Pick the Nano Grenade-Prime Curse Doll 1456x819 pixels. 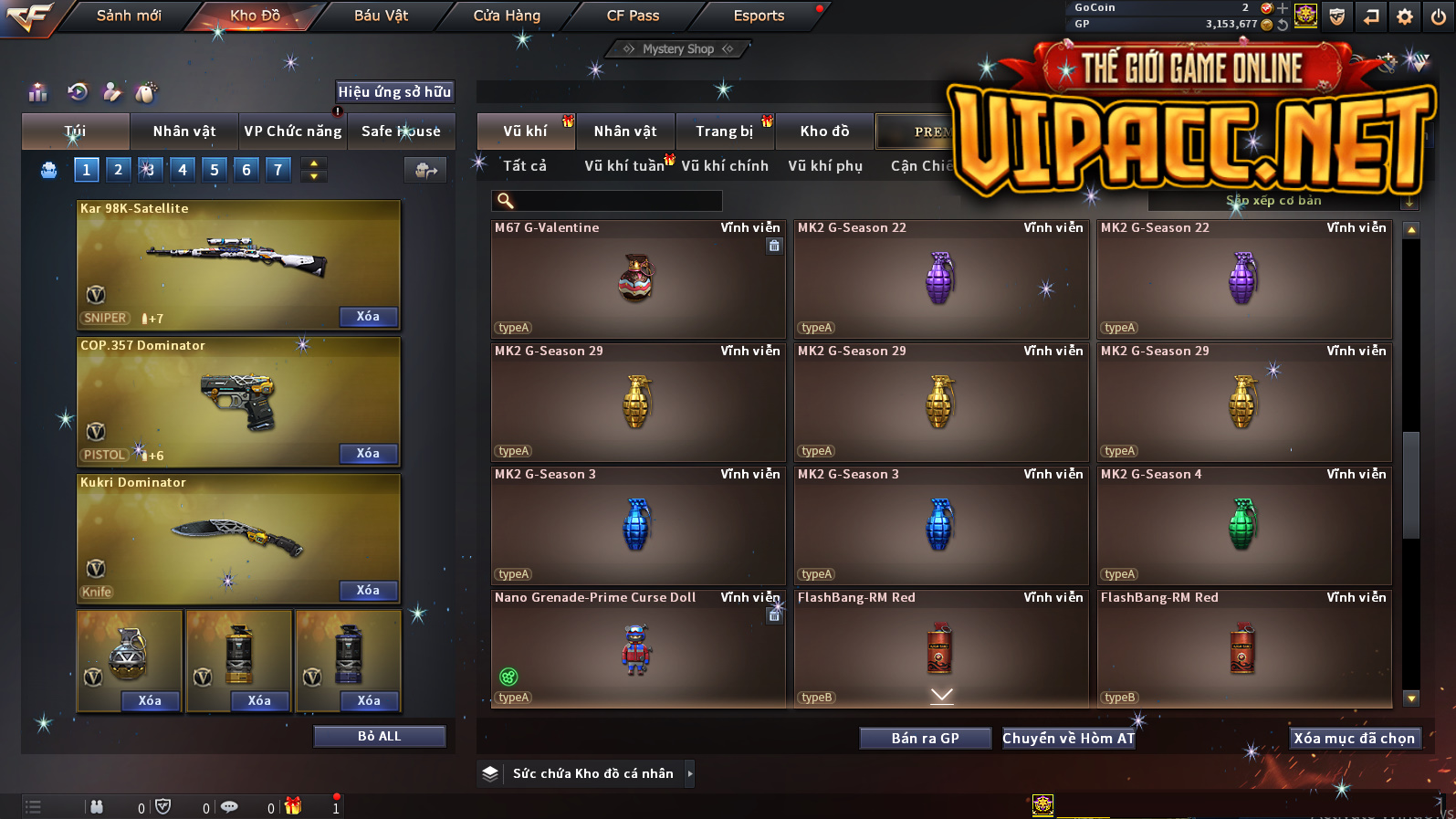pyautogui.click(x=637, y=649)
